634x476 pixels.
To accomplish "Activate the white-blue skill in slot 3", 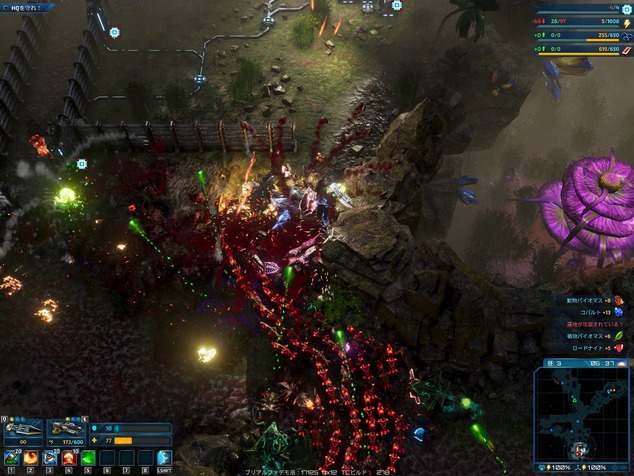I will (x=51, y=458).
